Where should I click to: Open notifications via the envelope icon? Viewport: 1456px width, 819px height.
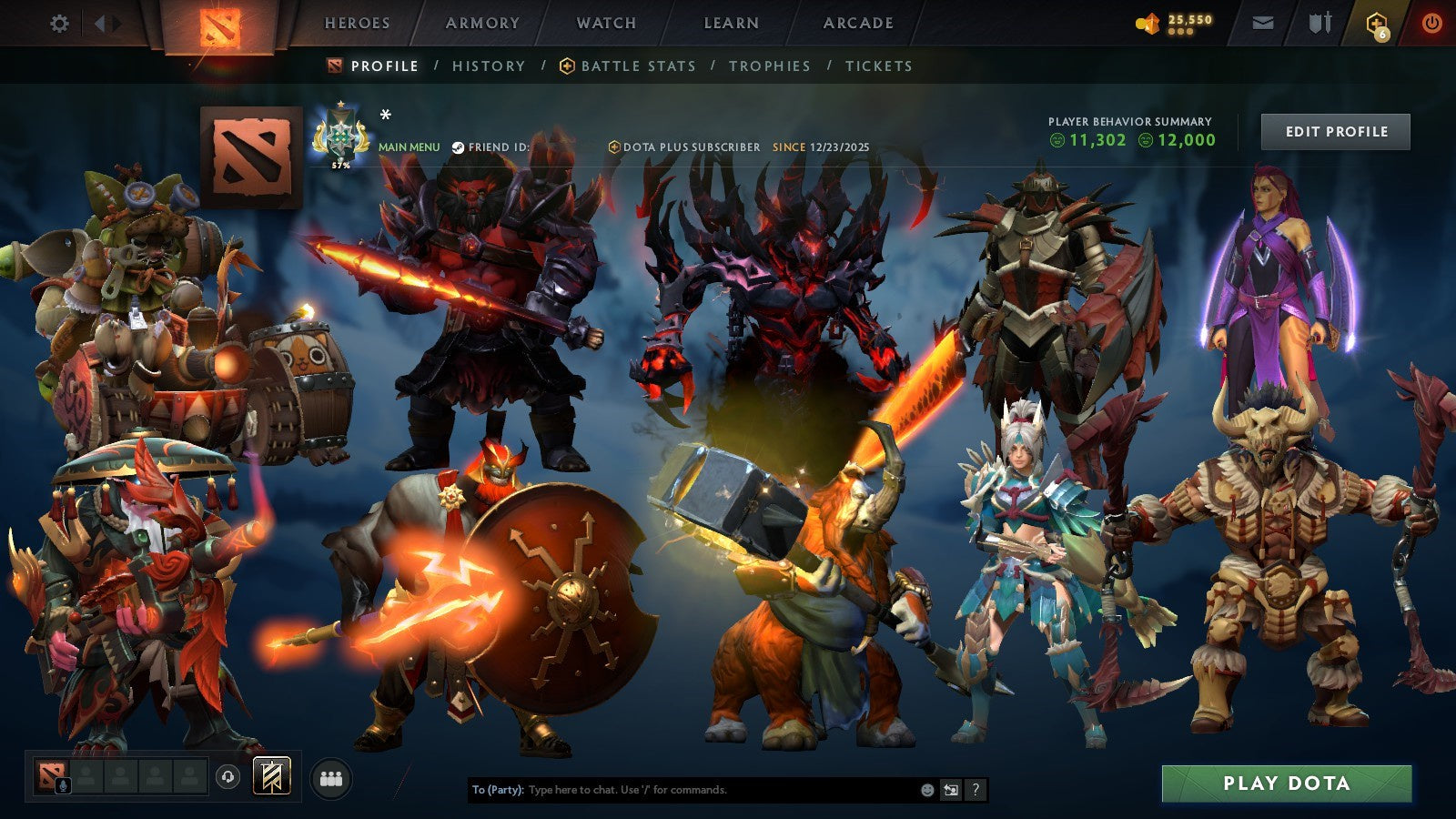[1263, 22]
